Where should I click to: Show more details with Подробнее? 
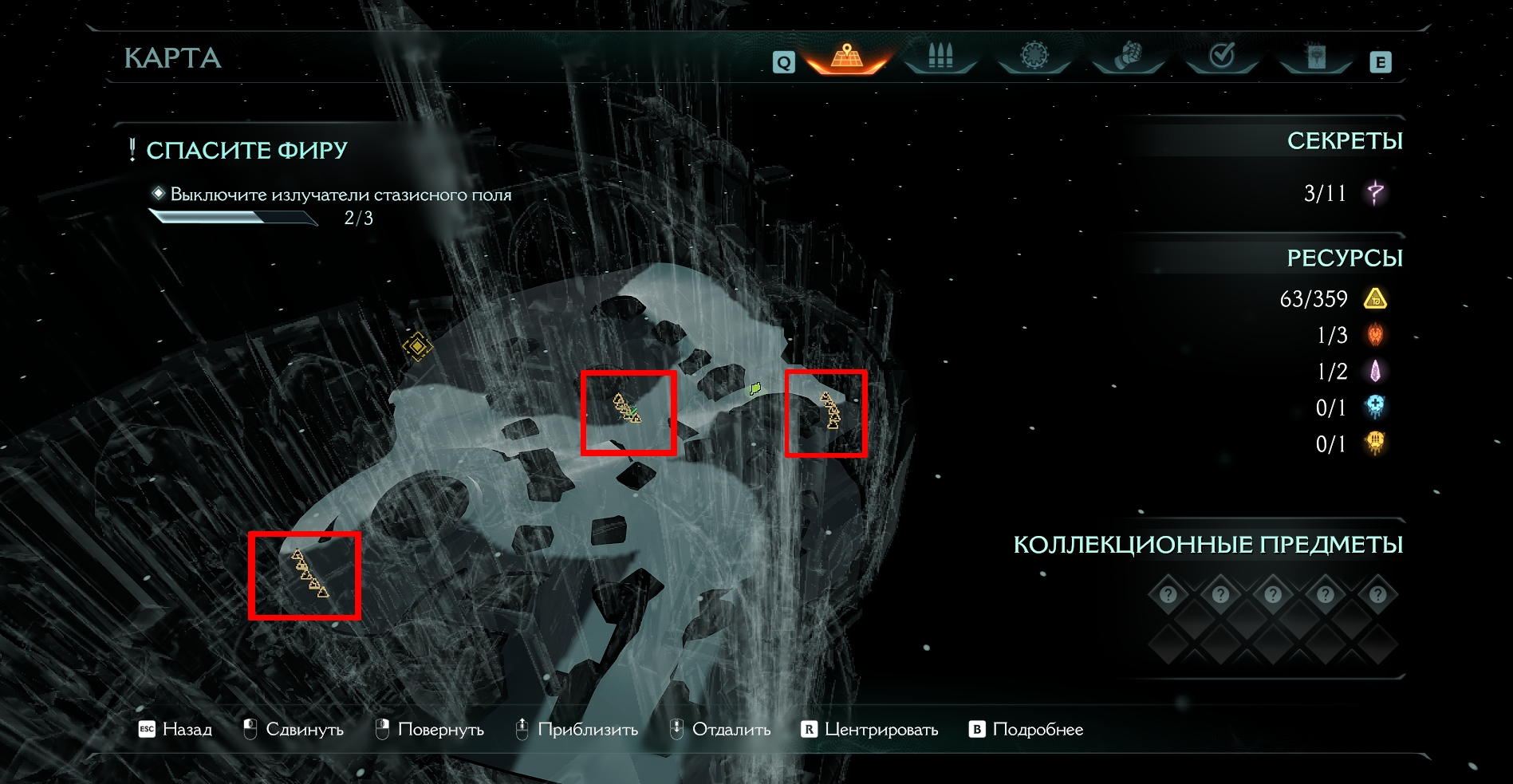1026,730
